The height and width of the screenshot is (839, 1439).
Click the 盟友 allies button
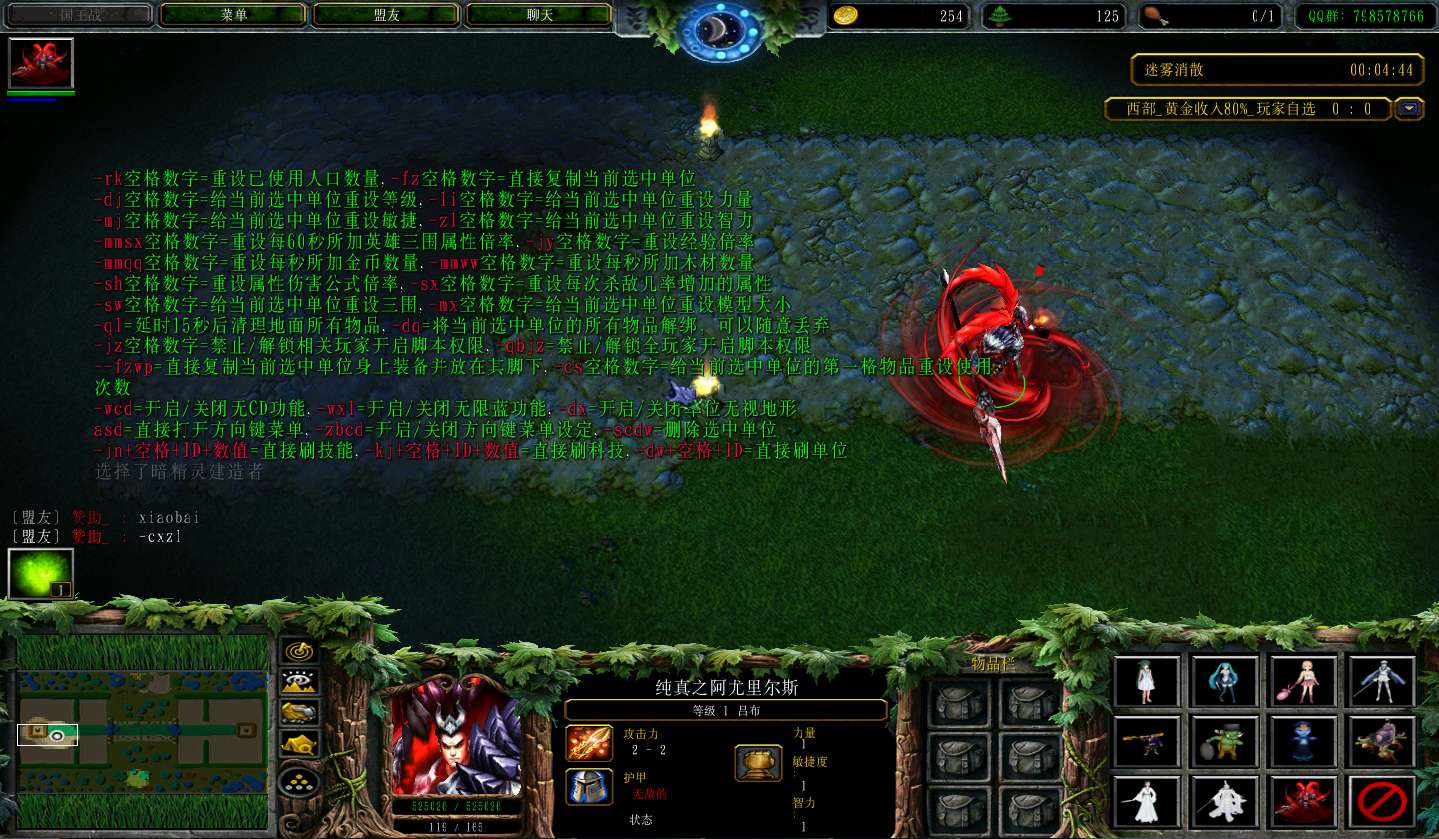click(387, 16)
